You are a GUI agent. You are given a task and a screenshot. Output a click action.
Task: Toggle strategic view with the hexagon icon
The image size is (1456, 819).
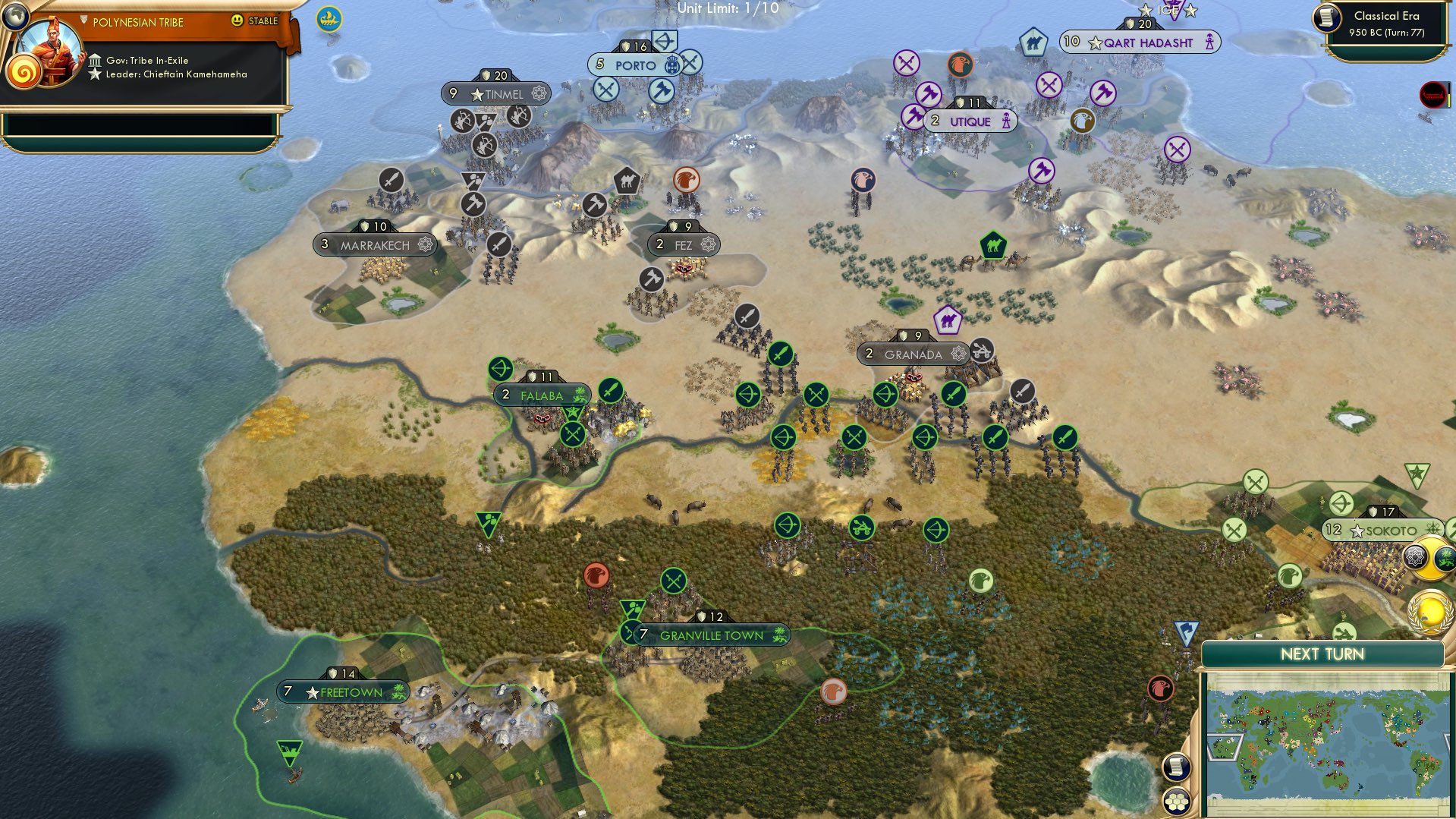click(x=1175, y=801)
